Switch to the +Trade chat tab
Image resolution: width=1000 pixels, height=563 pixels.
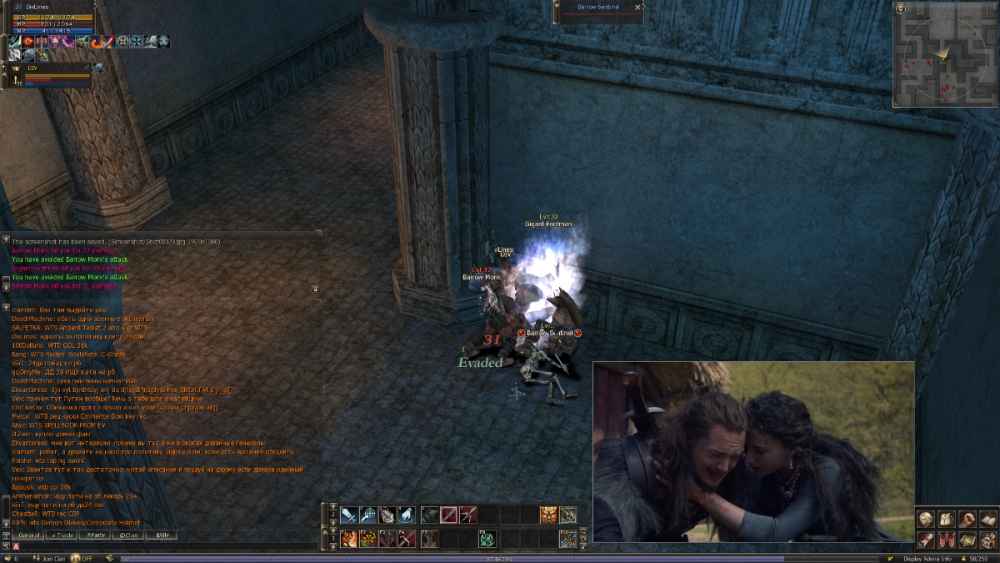tap(62, 535)
